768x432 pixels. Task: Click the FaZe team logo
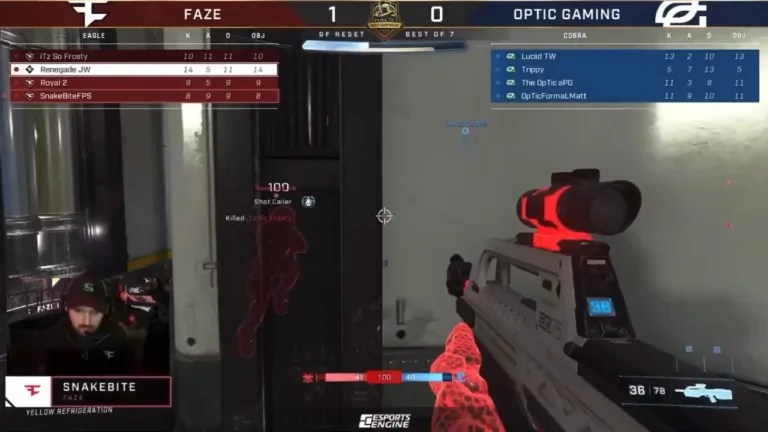coord(89,13)
